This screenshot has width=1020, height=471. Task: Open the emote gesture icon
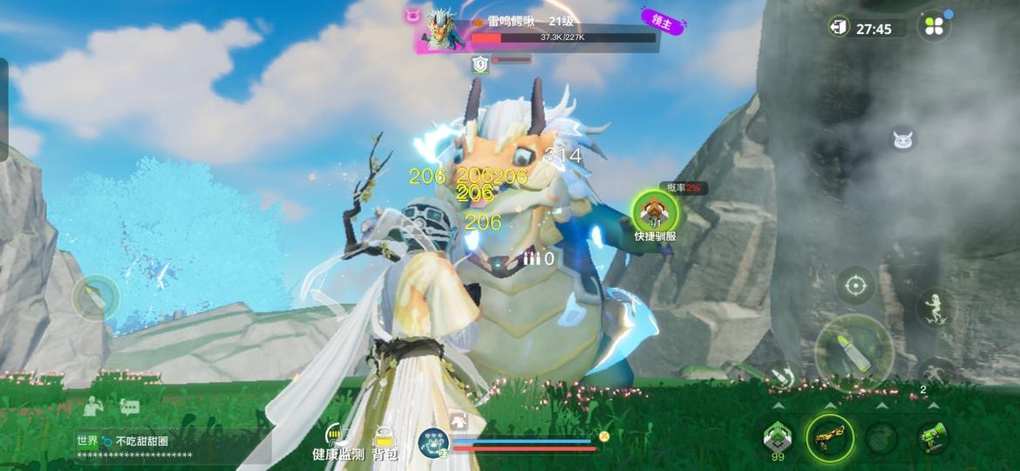[x=93, y=406]
